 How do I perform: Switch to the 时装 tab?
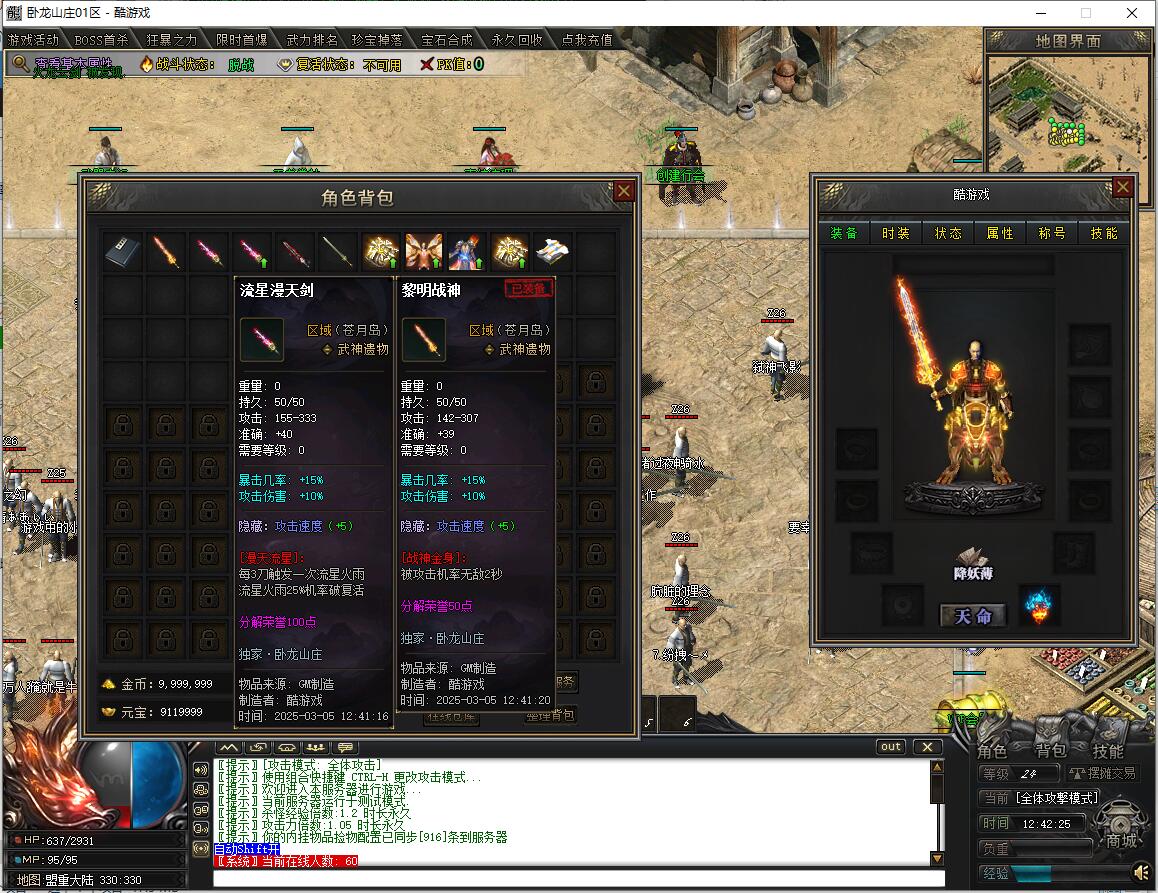point(896,233)
